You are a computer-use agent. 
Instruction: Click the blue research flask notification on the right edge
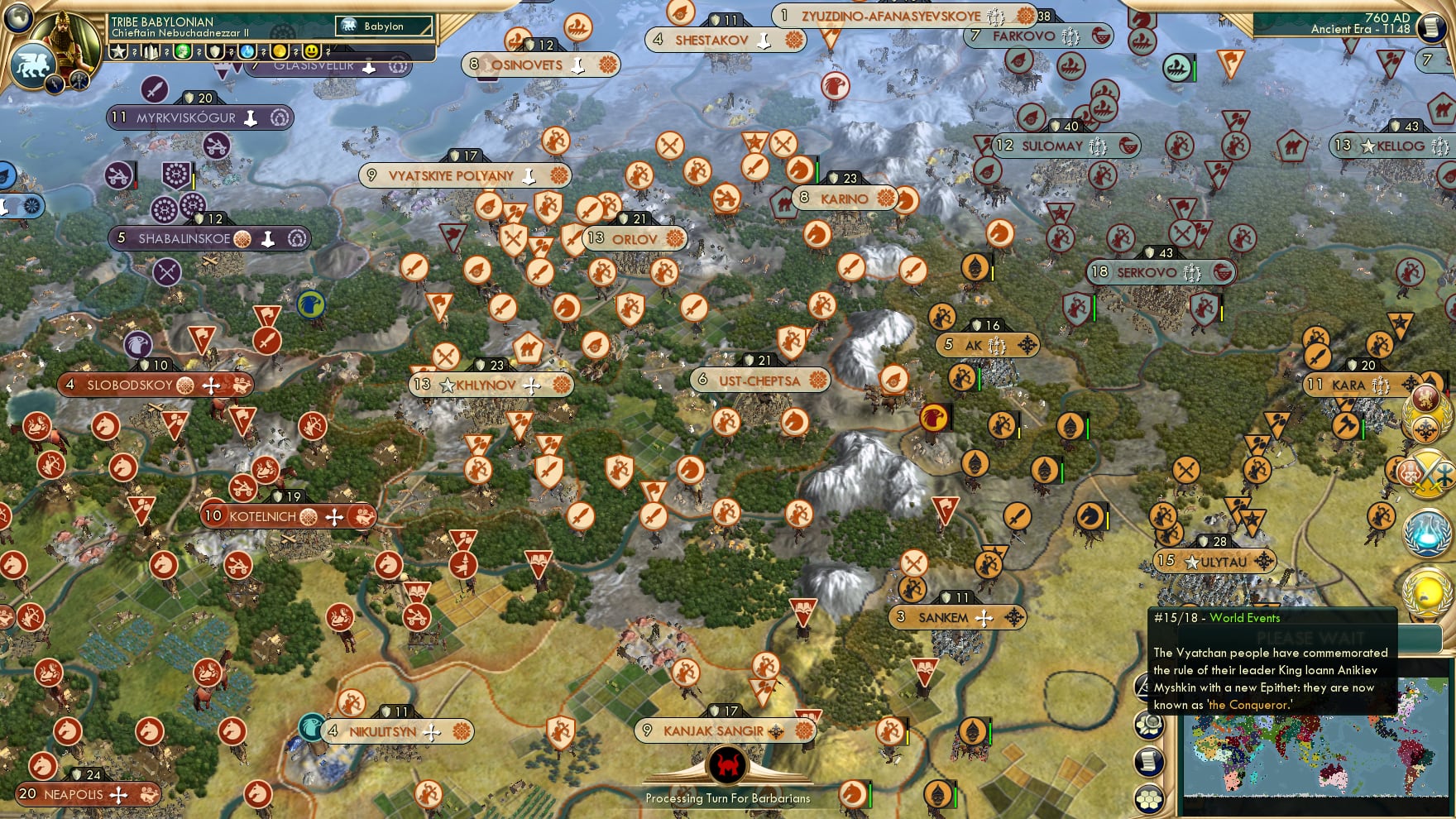1426,532
